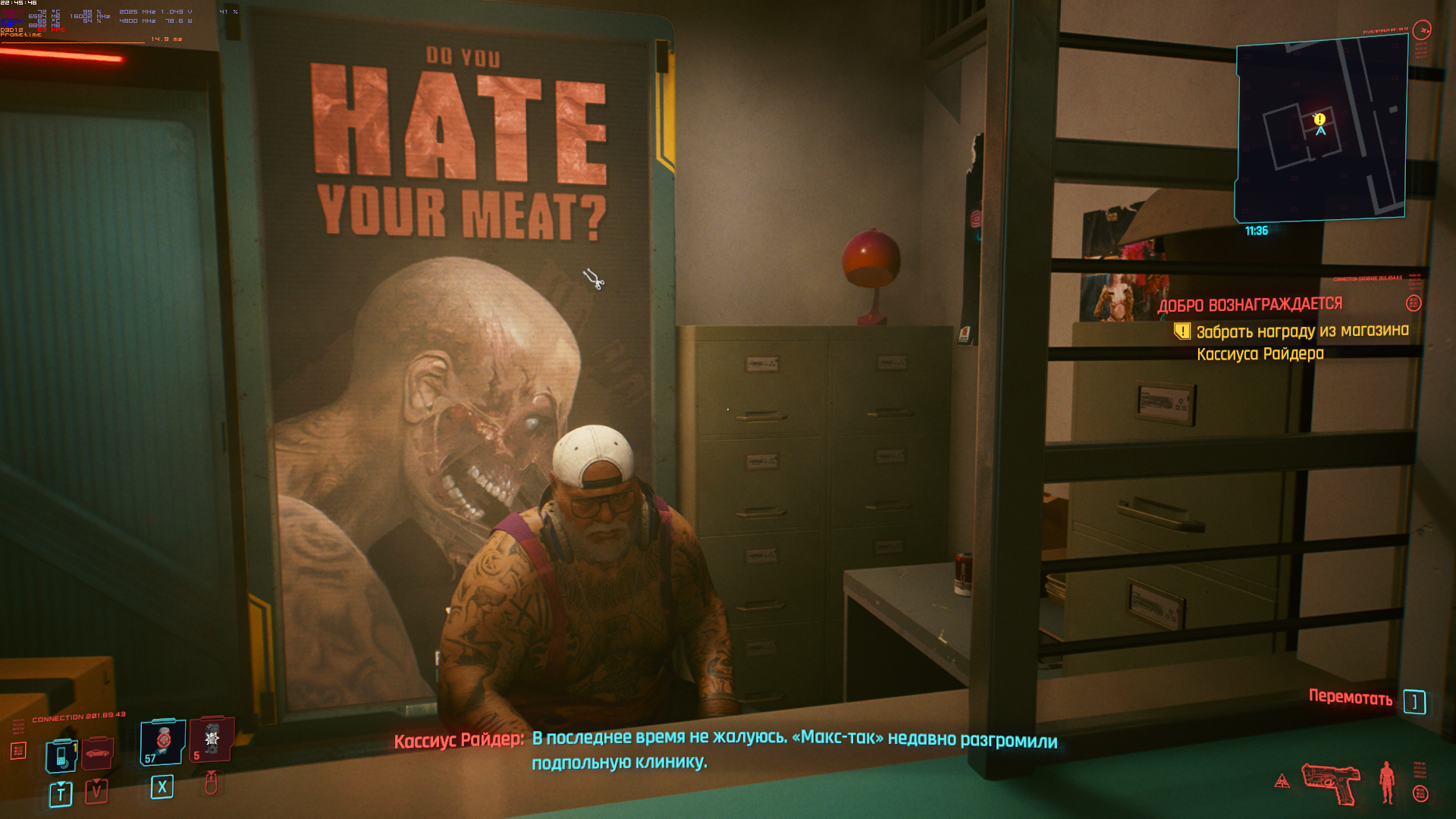Select the tracked quest title «Добро вознаграждается»

pyautogui.click(x=1250, y=305)
